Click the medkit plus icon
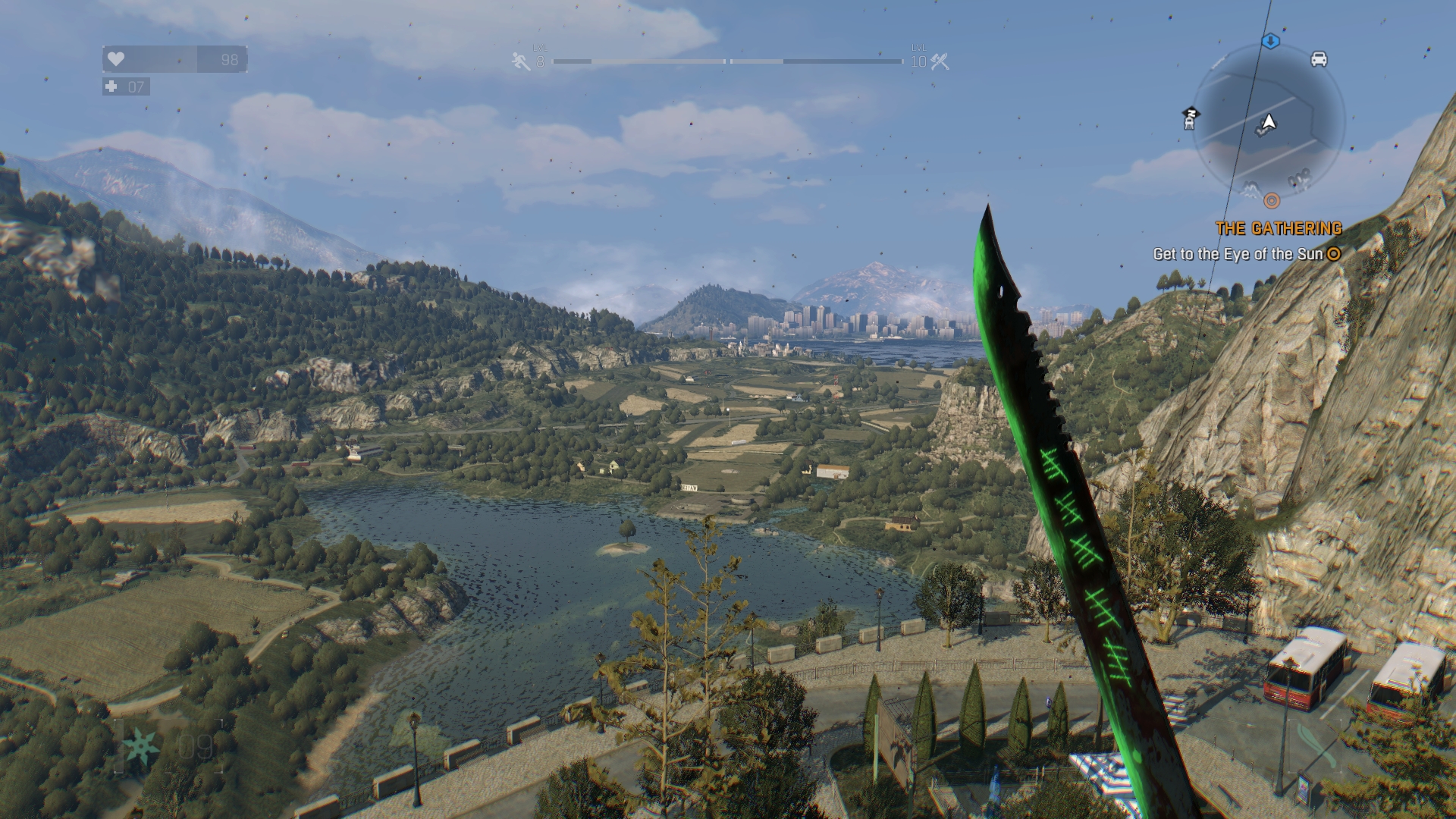This screenshot has height=819, width=1456. 111,86
